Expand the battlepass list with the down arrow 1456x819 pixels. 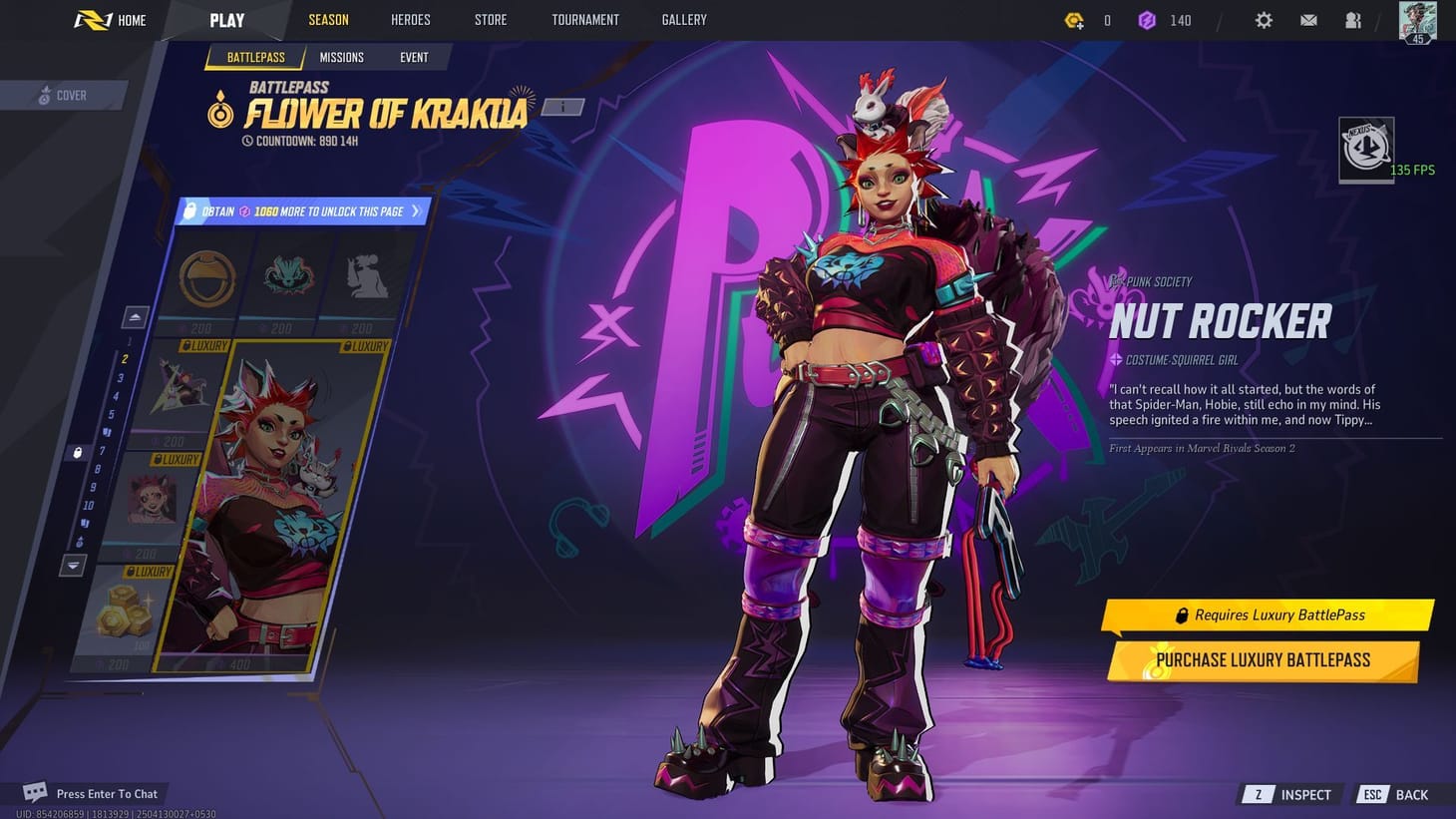(x=73, y=566)
